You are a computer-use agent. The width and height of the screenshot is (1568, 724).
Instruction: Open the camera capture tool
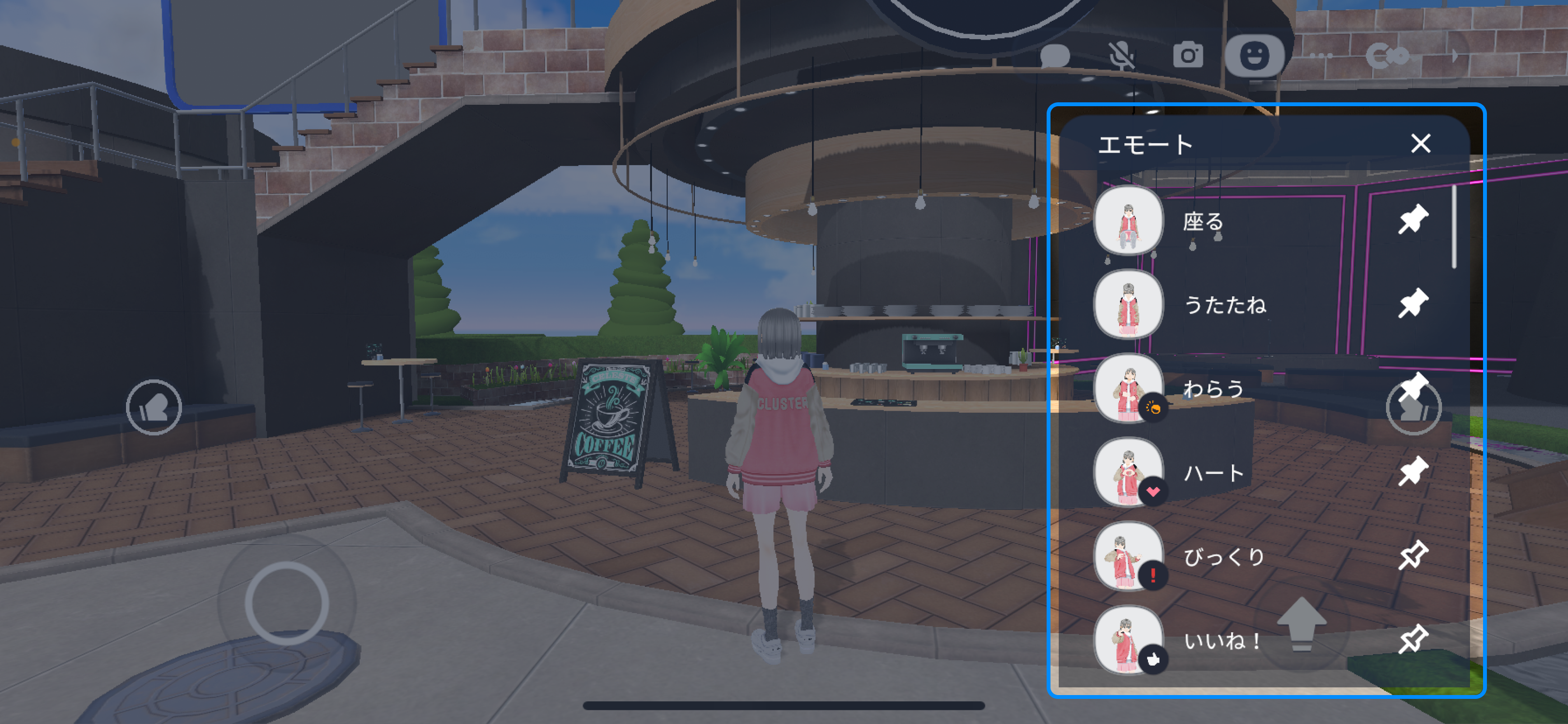pos(1190,55)
